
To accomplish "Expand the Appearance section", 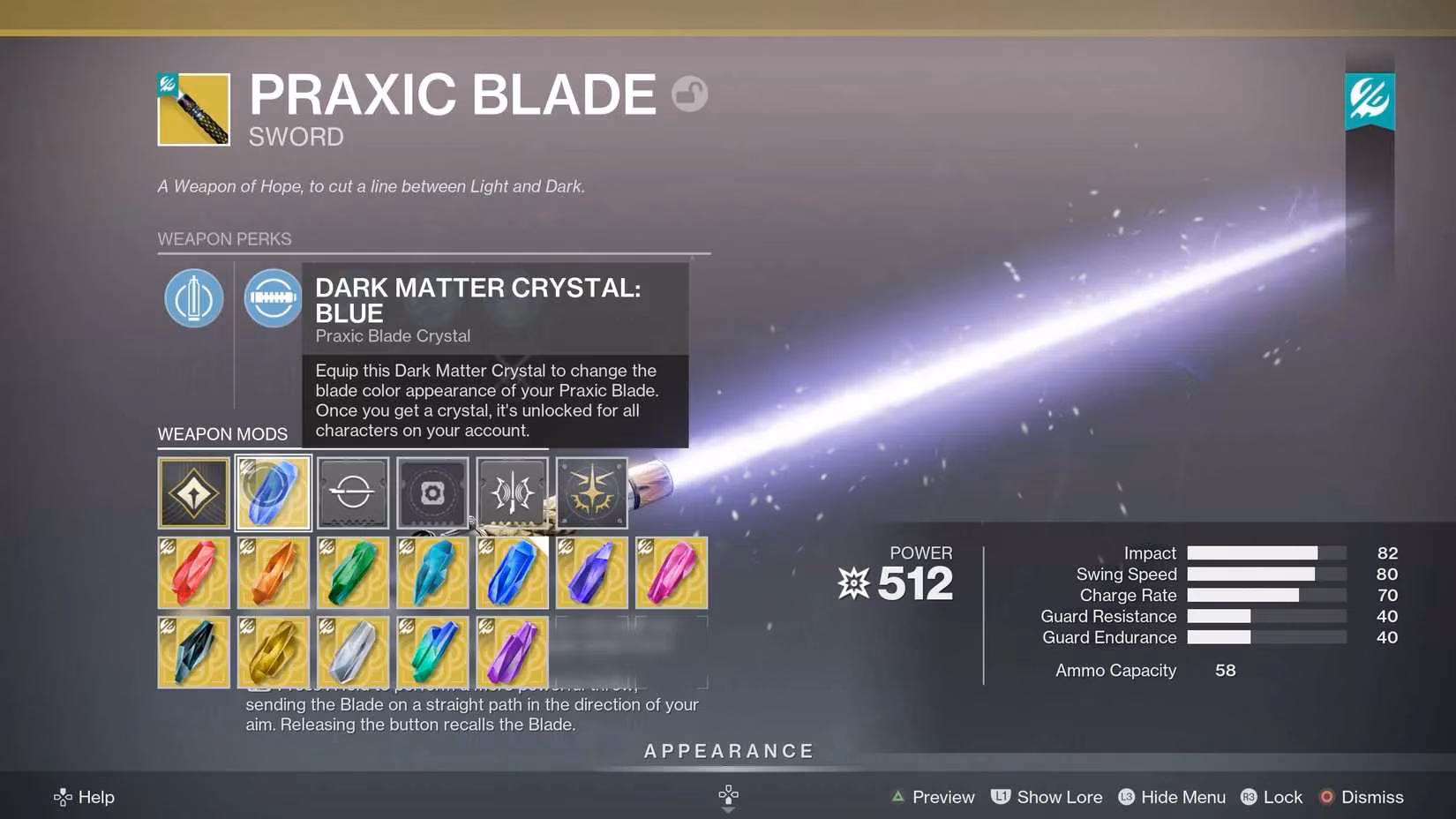I will (728, 751).
